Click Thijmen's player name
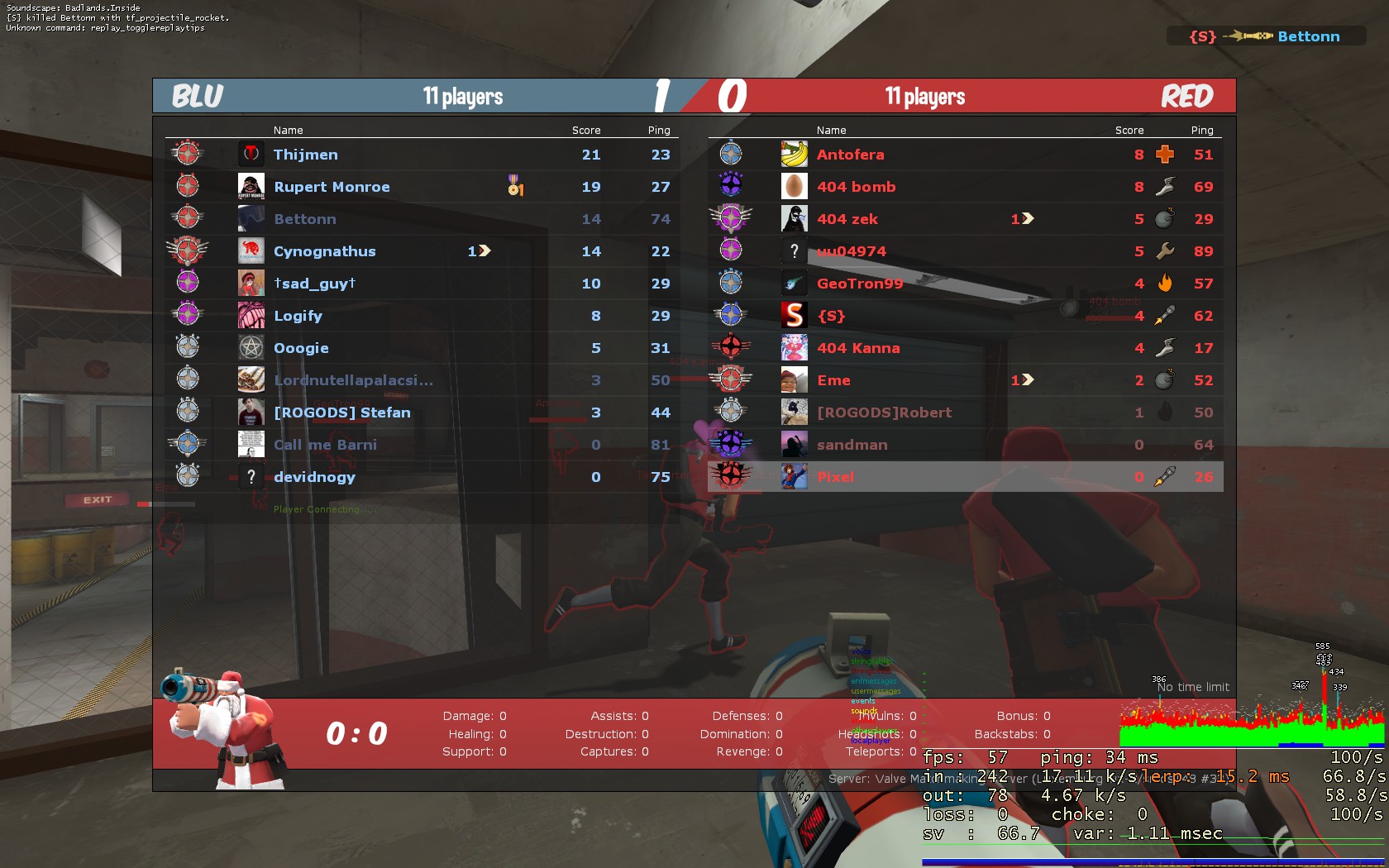The width and height of the screenshot is (1389, 868). (x=305, y=154)
